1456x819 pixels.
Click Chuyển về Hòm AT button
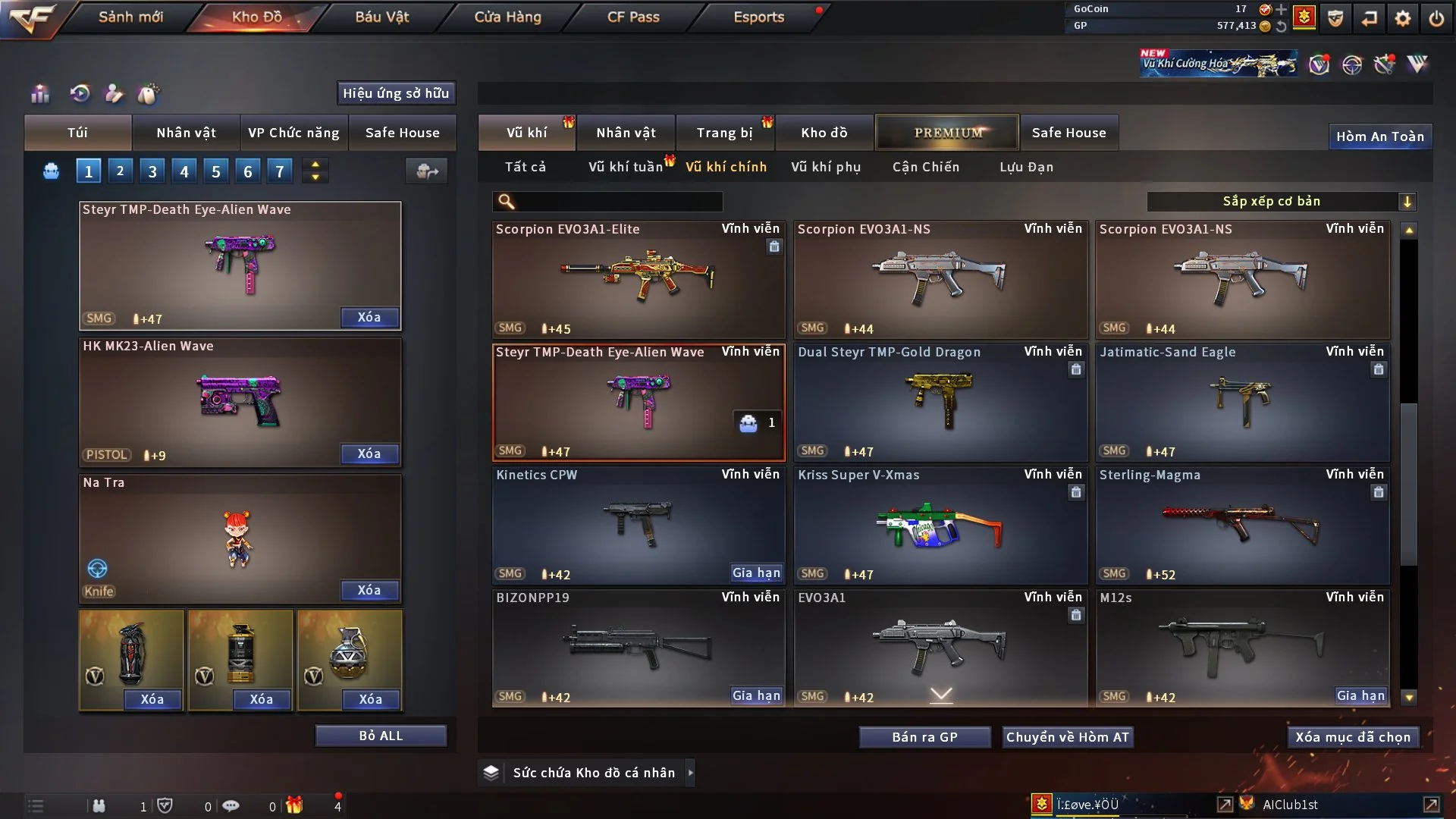[1067, 737]
